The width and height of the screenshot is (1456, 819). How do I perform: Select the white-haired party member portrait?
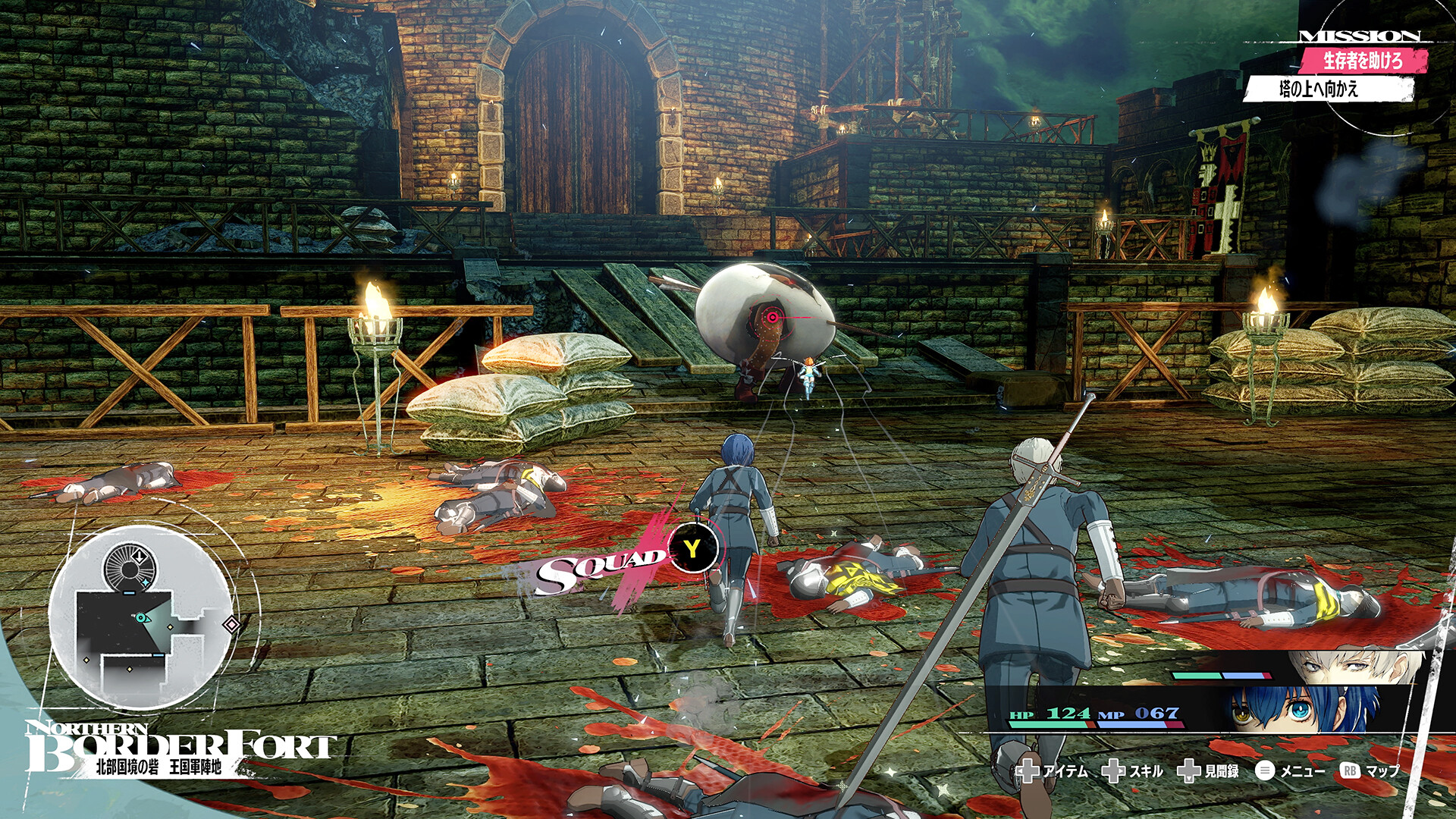[1350, 664]
